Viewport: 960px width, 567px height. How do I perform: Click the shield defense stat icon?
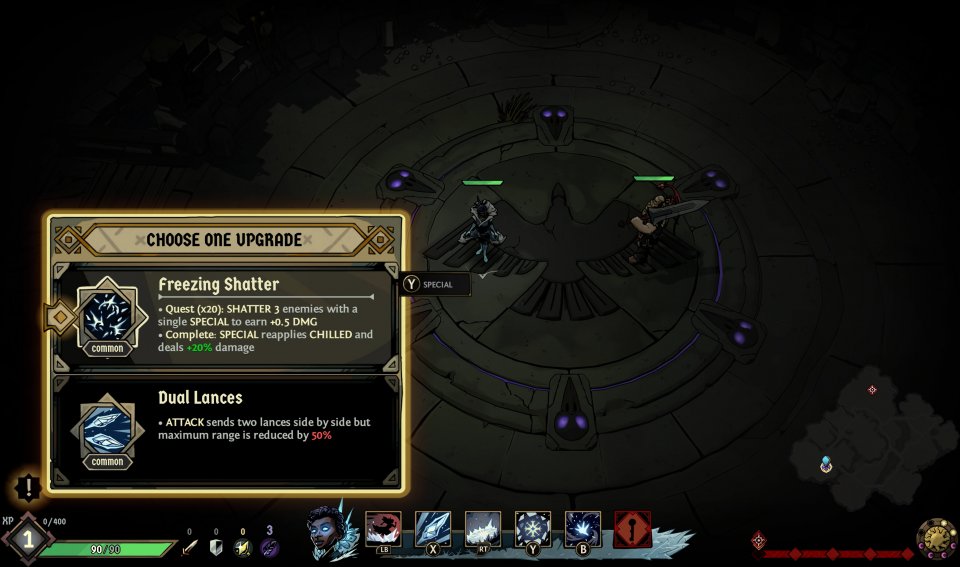[215, 547]
